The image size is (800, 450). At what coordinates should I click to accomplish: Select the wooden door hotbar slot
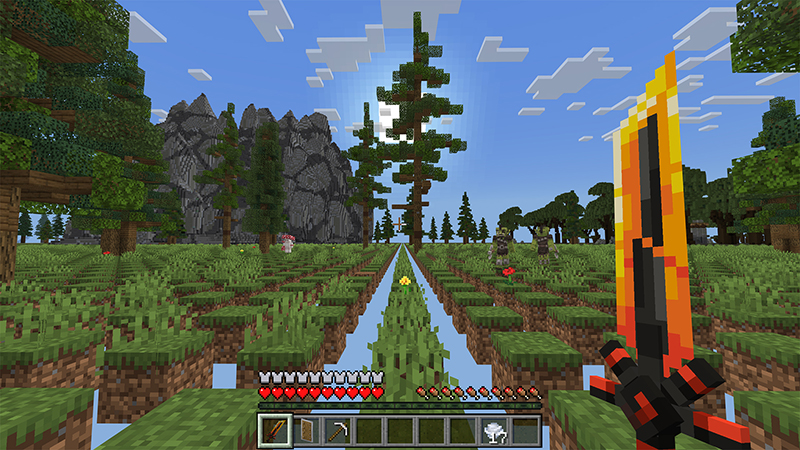click(304, 431)
